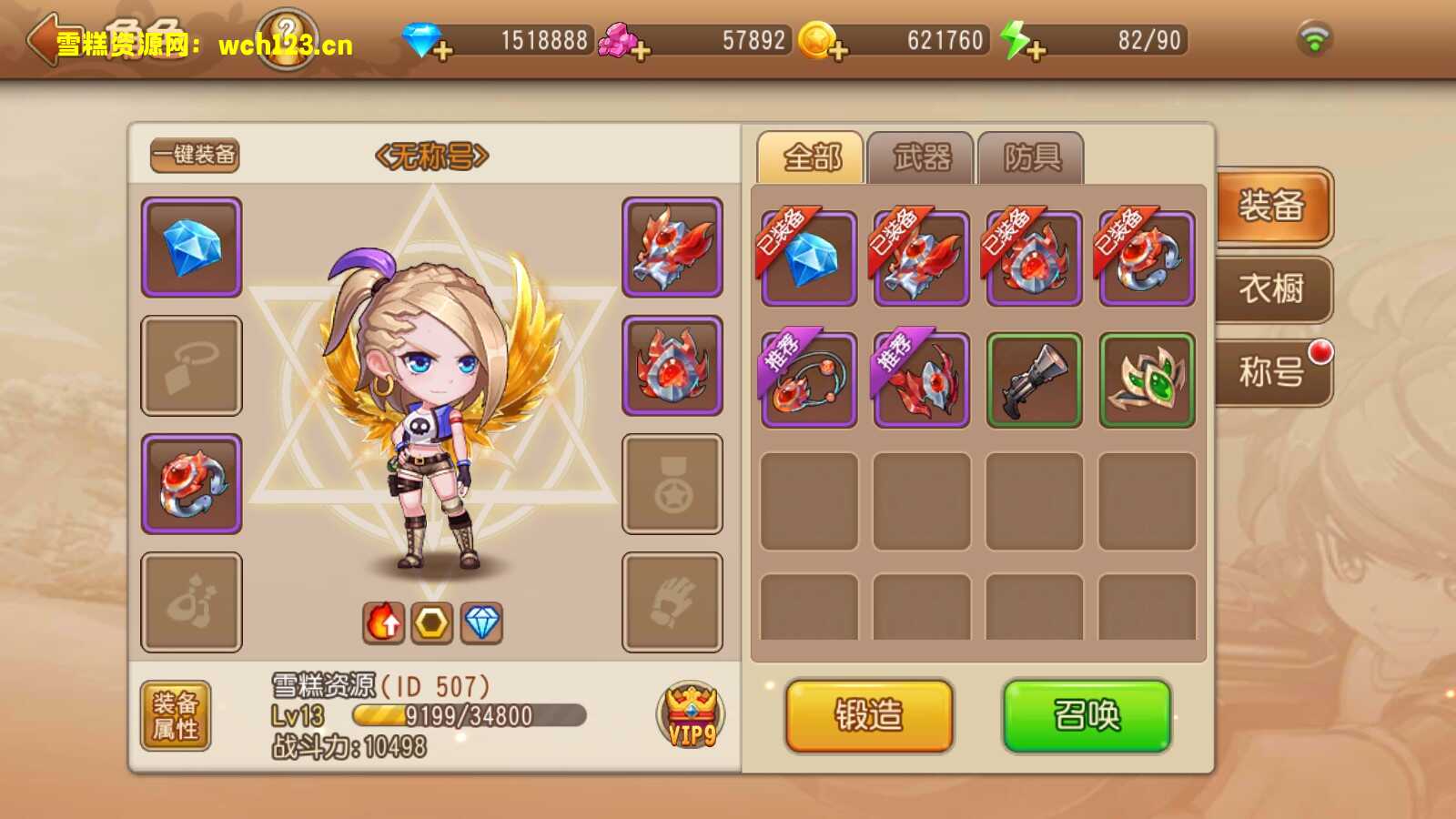
Task: Add more gold coins
Action: tap(838, 49)
